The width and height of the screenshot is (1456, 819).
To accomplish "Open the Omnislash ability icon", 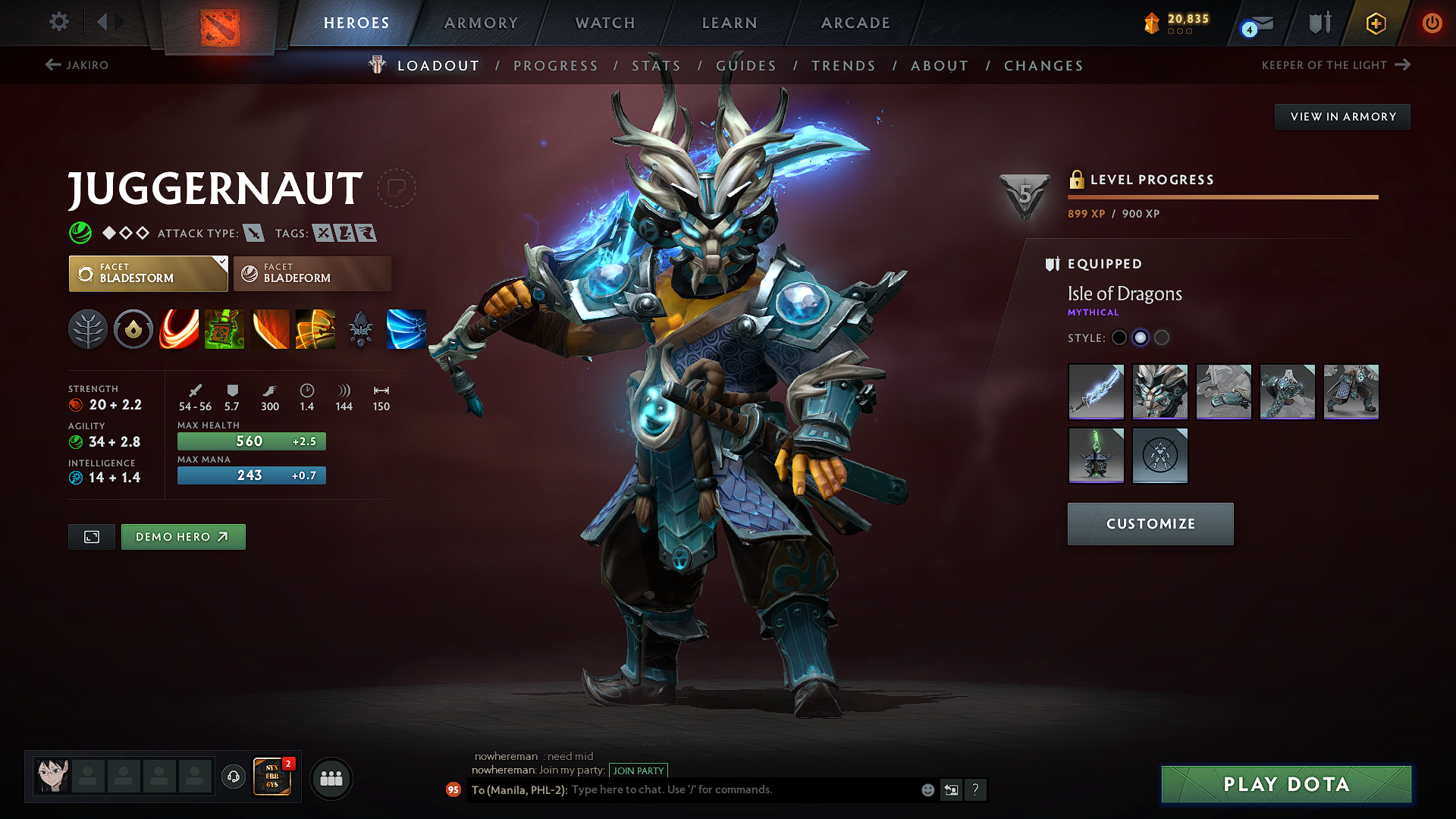I will [406, 329].
